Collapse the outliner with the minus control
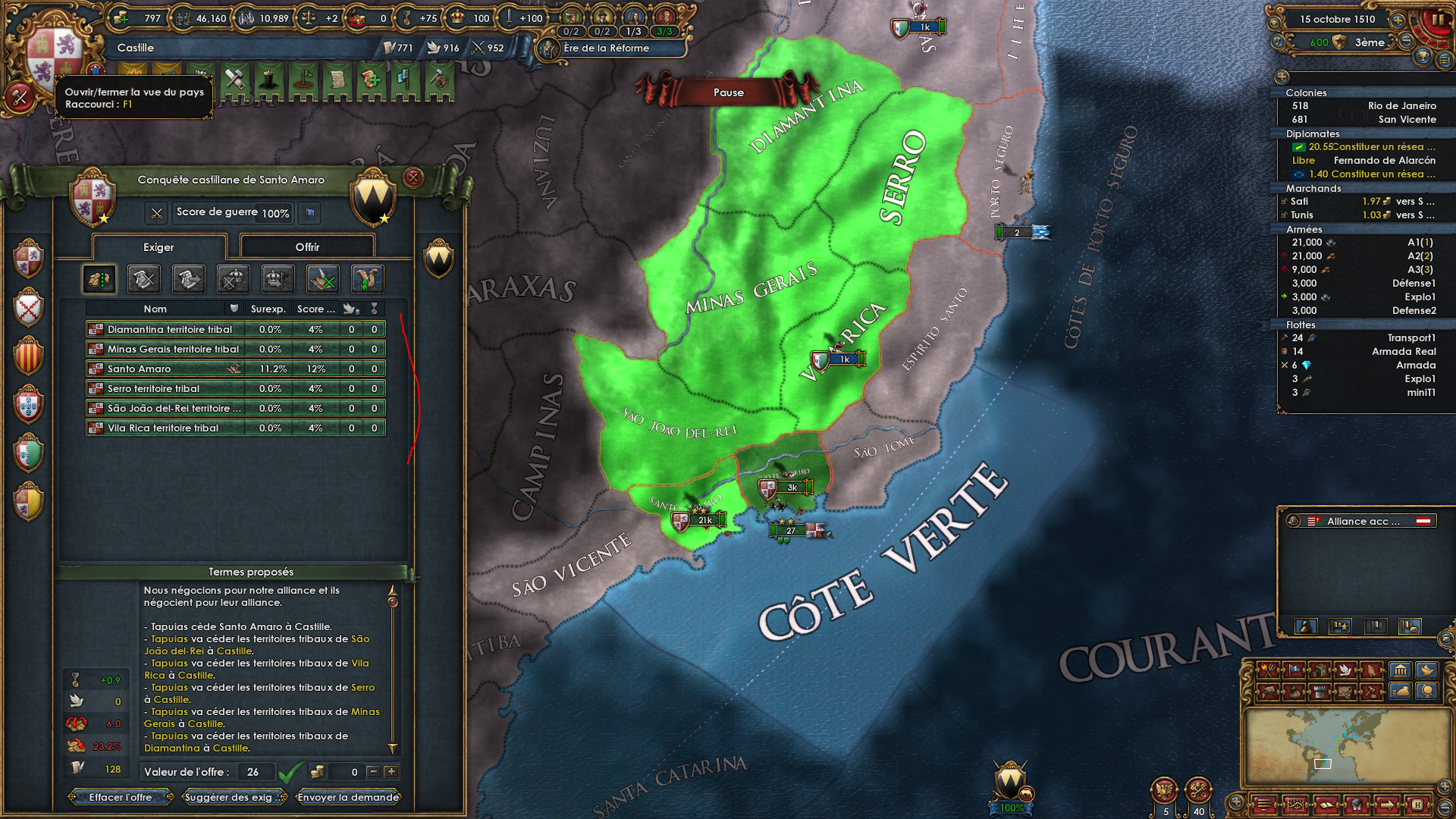This screenshot has height=819, width=1456. click(x=1282, y=77)
